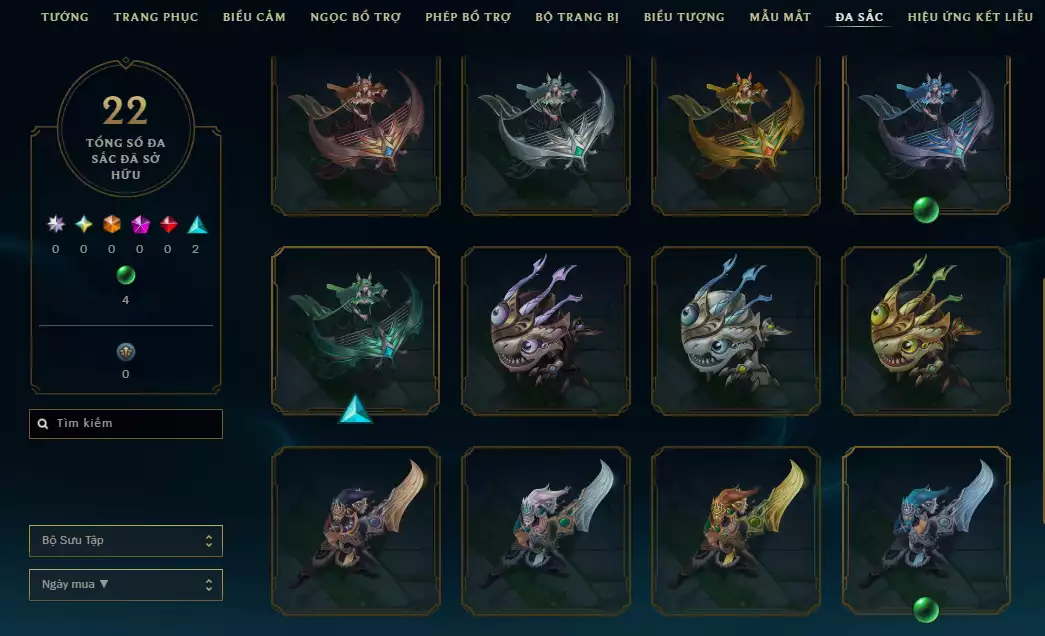The height and width of the screenshot is (636, 1045).
Task: Open the Mẫu Mắt tab
Action: [x=780, y=17]
